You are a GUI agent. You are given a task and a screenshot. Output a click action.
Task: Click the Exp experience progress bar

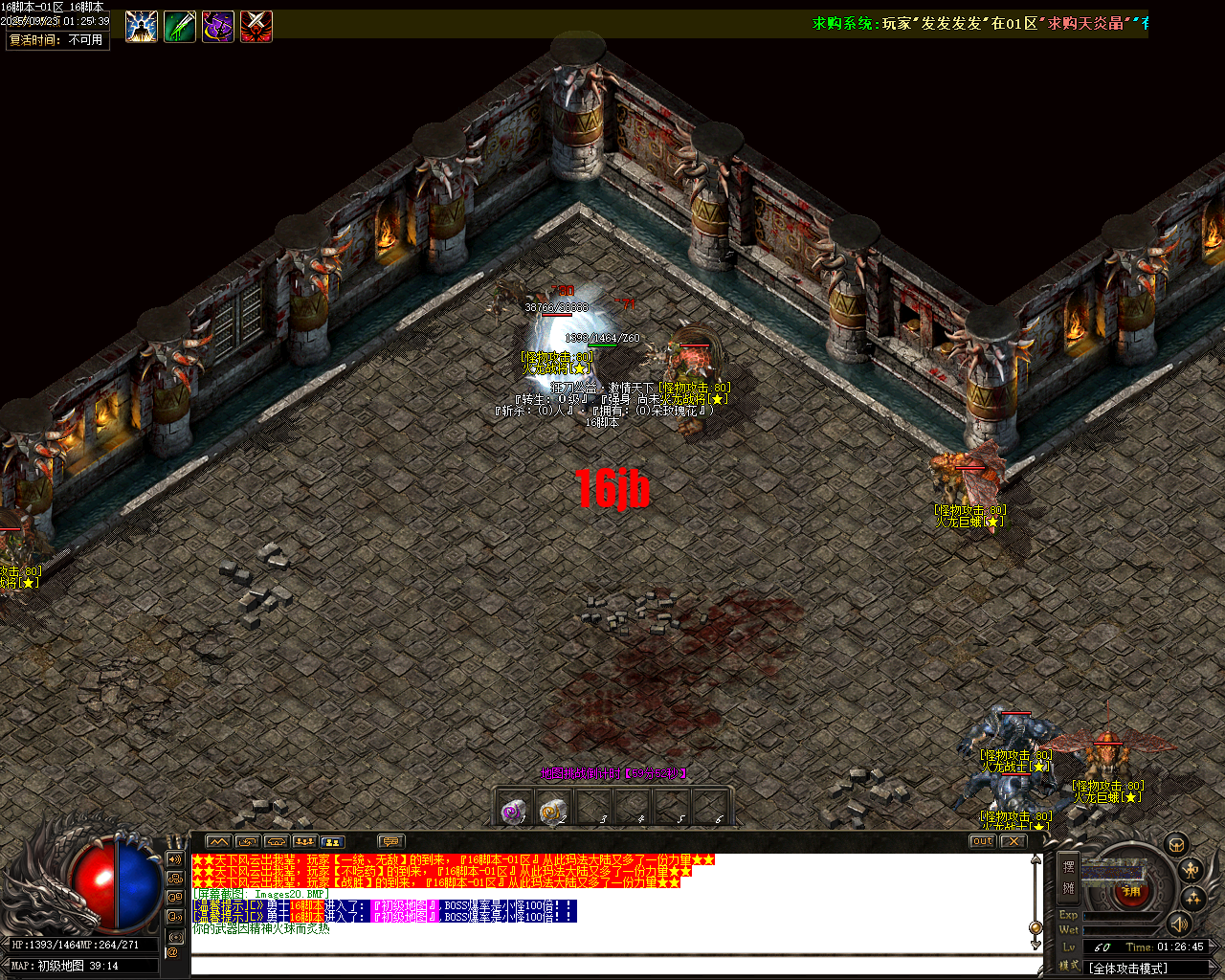pos(1117,915)
